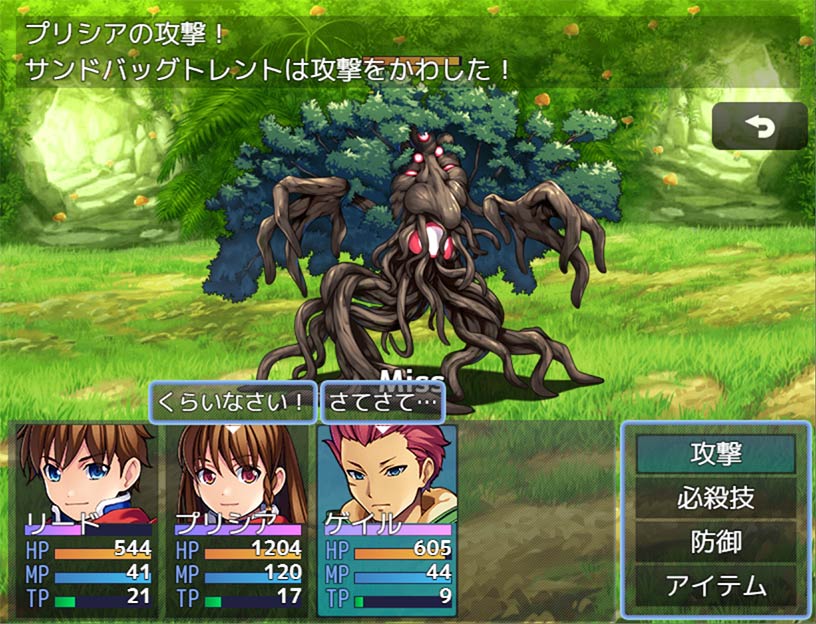Select party member リード's status panel

(88, 520)
